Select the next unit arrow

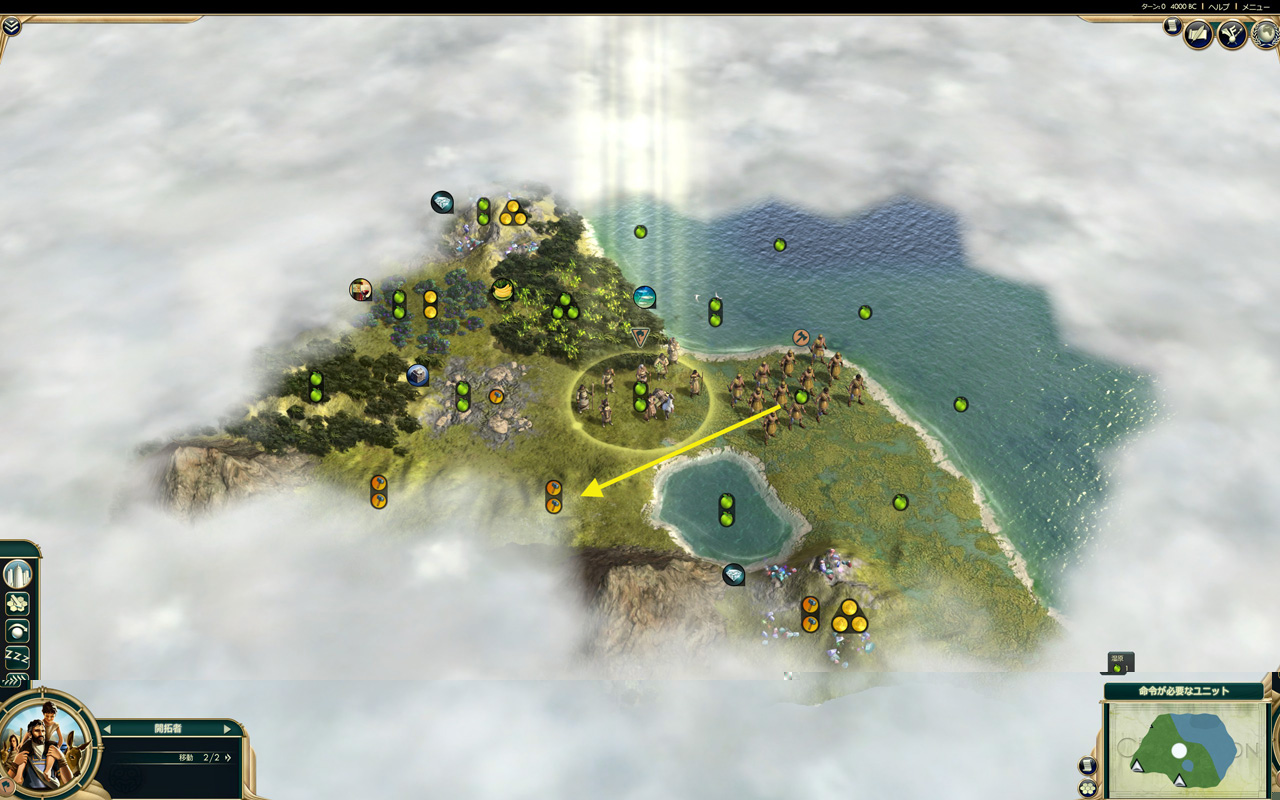(227, 729)
